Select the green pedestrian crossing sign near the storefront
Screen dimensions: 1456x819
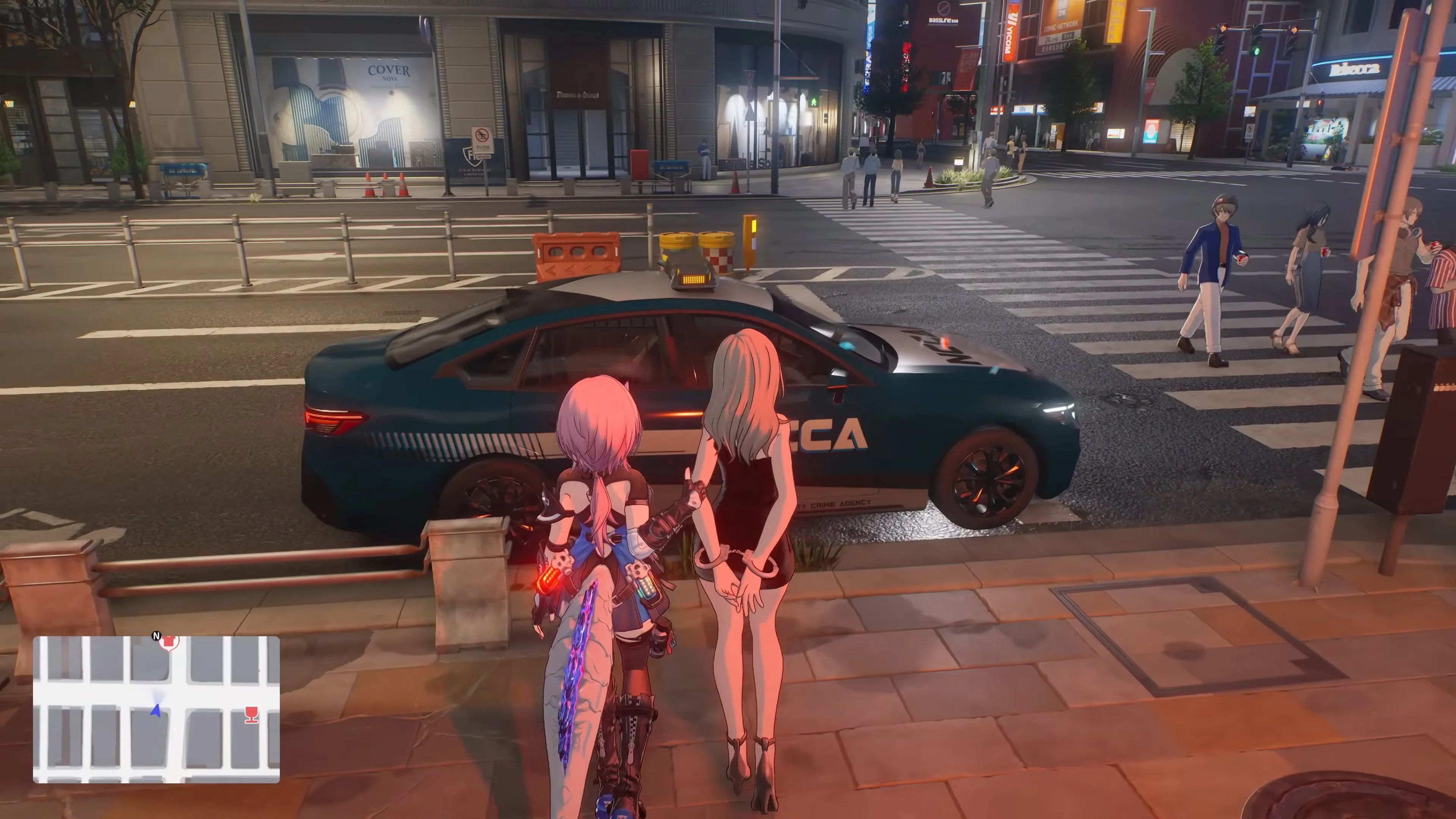coord(814,102)
